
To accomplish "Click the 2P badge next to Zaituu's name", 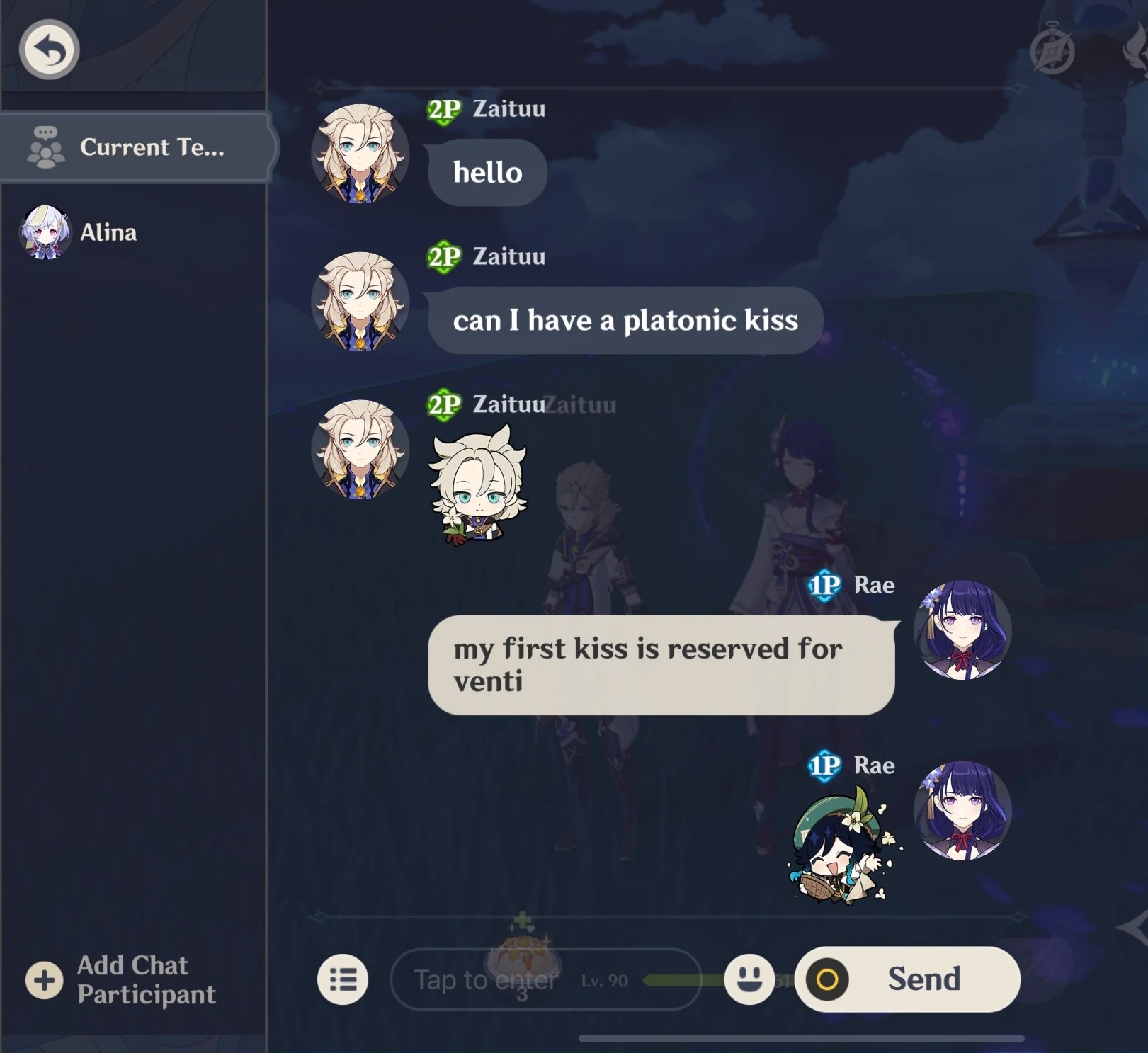I will (x=443, y=108).
